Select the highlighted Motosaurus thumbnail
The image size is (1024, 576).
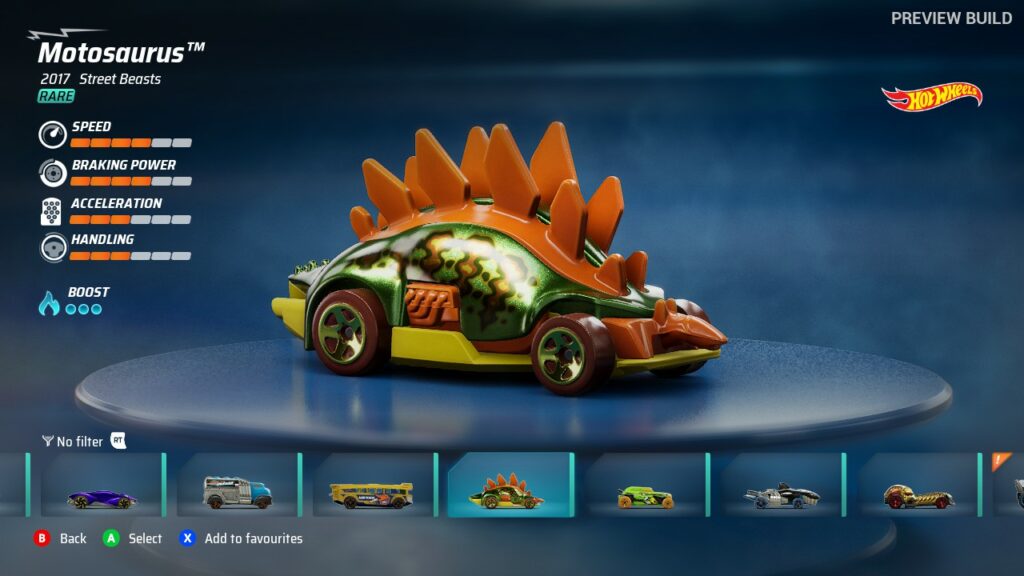tap(509, 485)
